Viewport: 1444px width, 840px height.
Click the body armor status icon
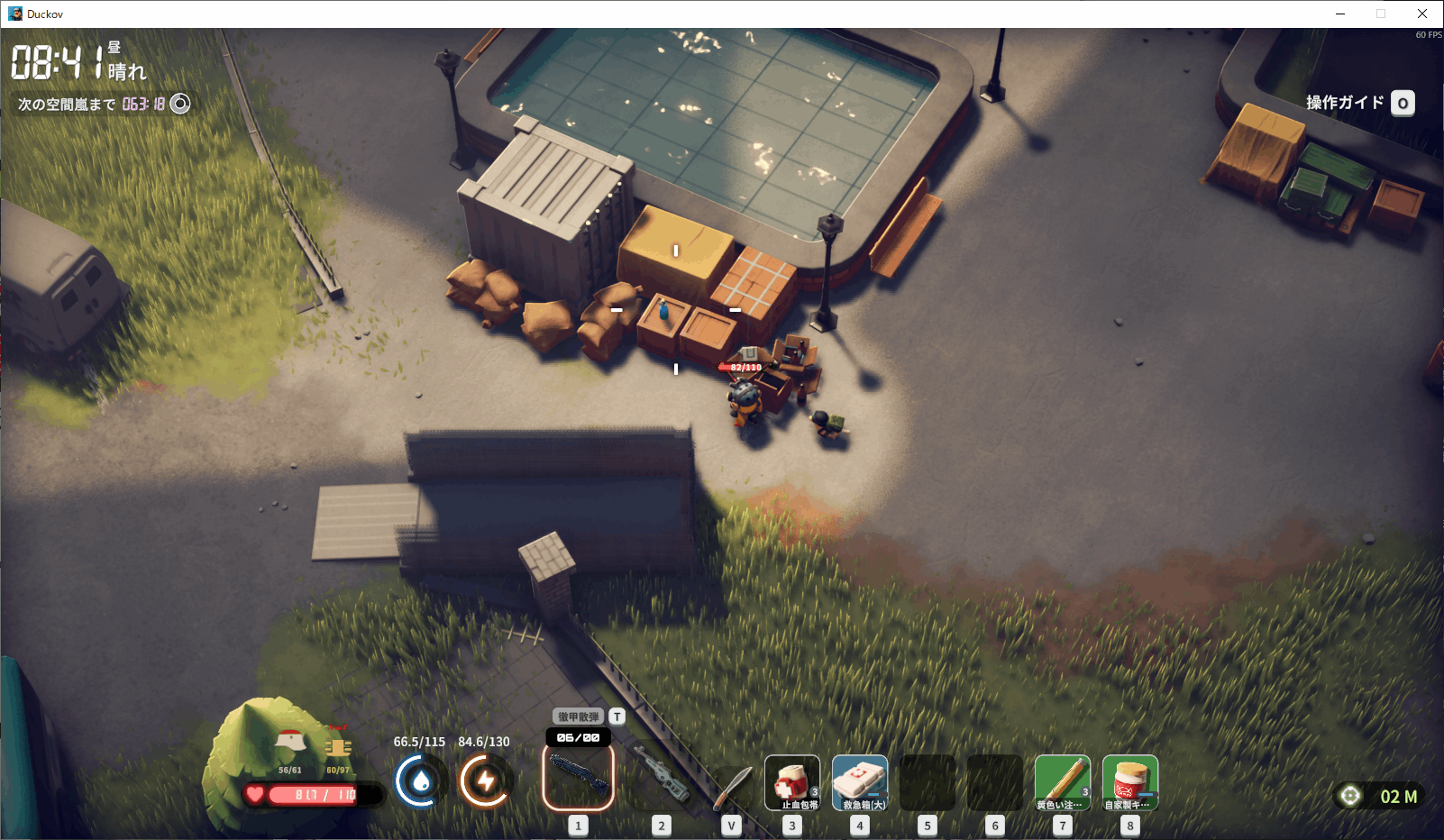click(338, 747)
